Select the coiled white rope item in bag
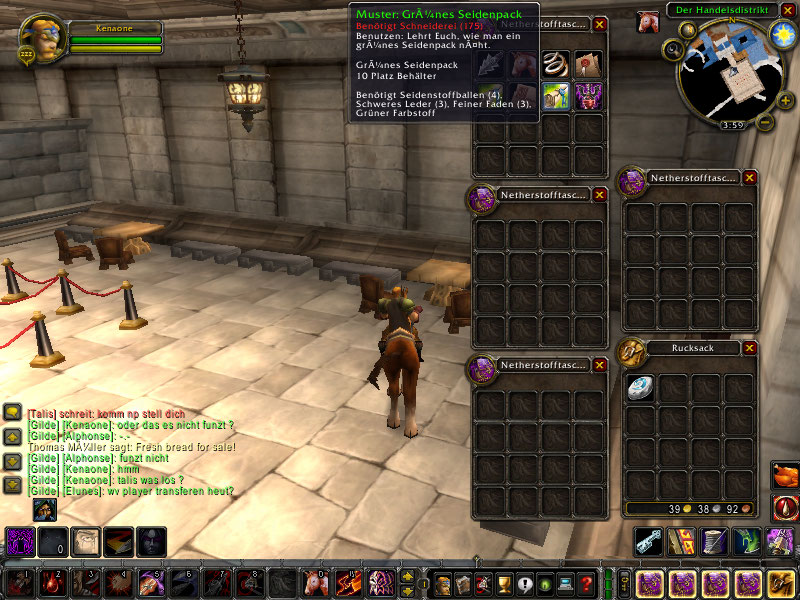This screenshot has width=800, height=600. pos(556,65)
